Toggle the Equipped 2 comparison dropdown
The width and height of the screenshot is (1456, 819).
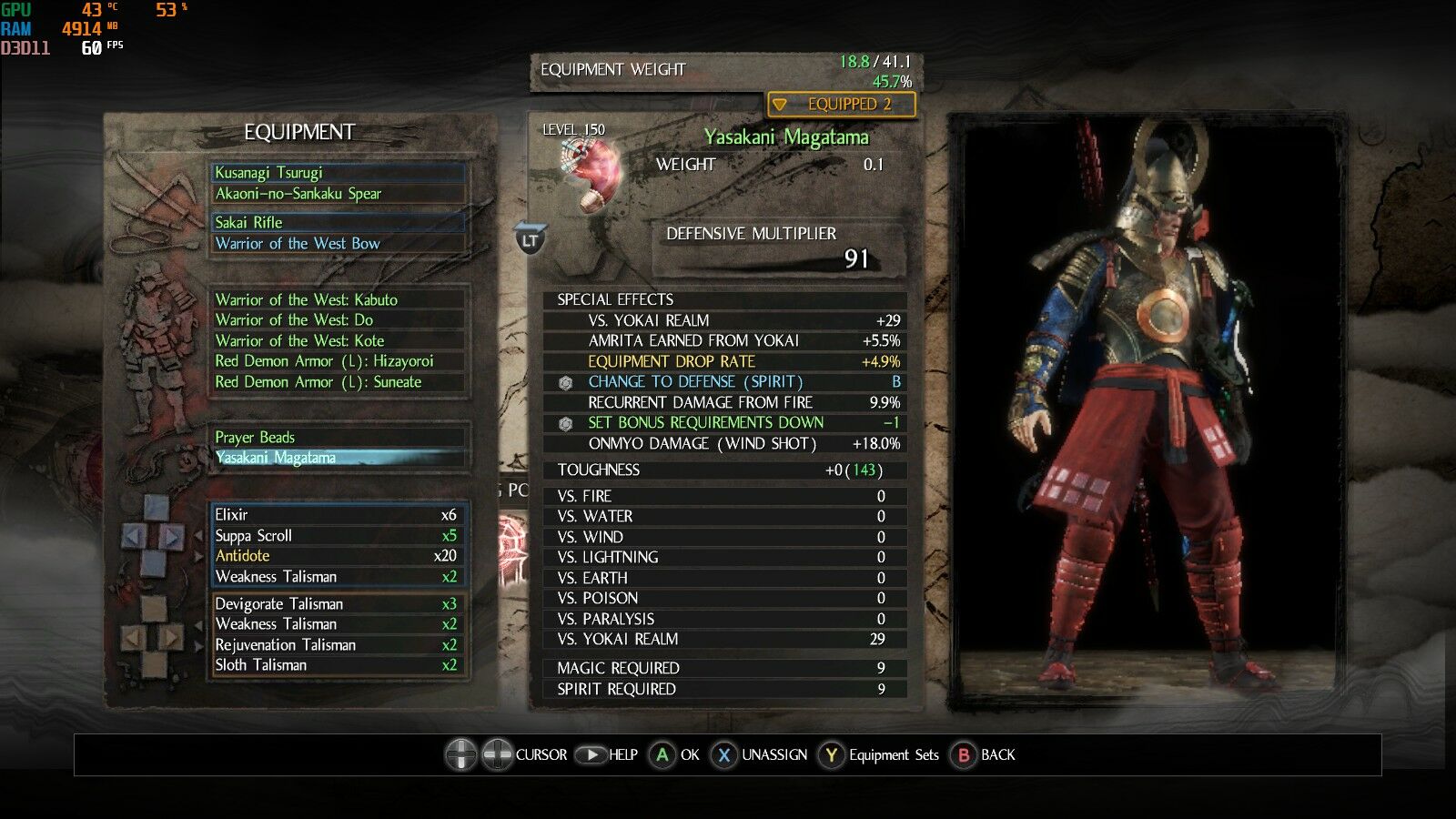841,105
